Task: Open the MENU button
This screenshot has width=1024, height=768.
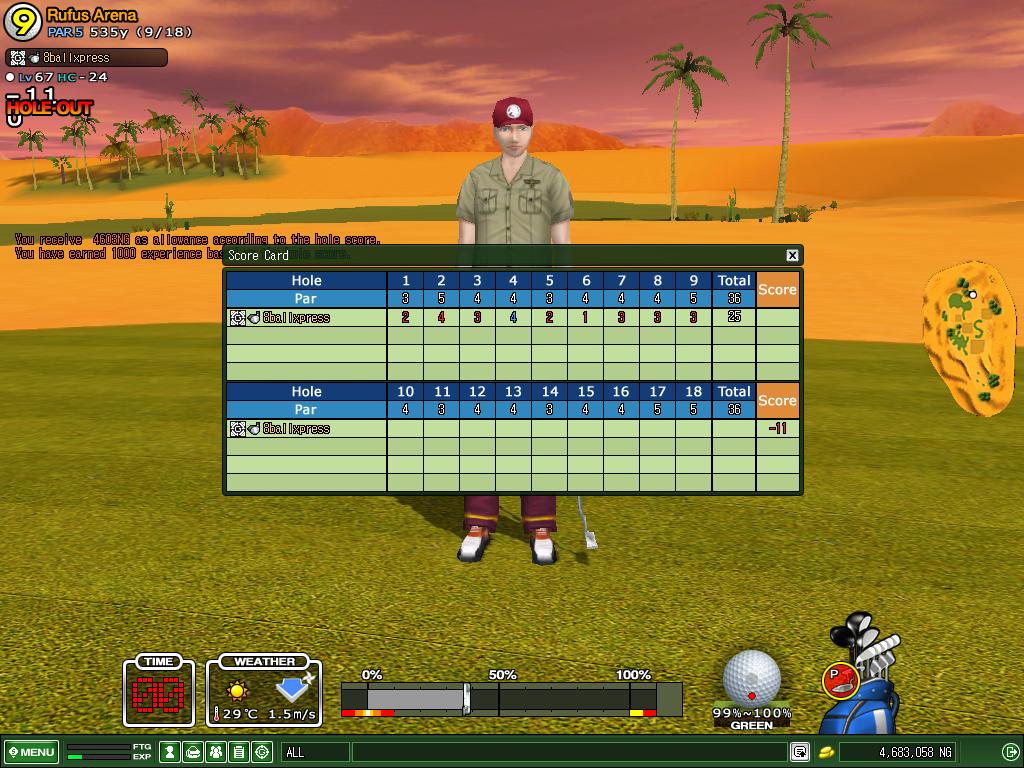Action: click(32, 752)
